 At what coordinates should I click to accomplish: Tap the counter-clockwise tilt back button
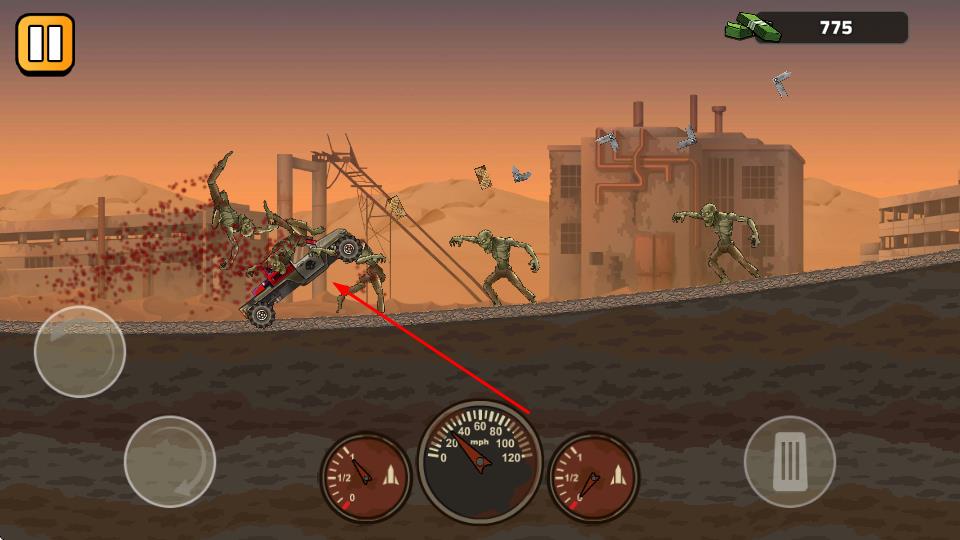point(80,352)
